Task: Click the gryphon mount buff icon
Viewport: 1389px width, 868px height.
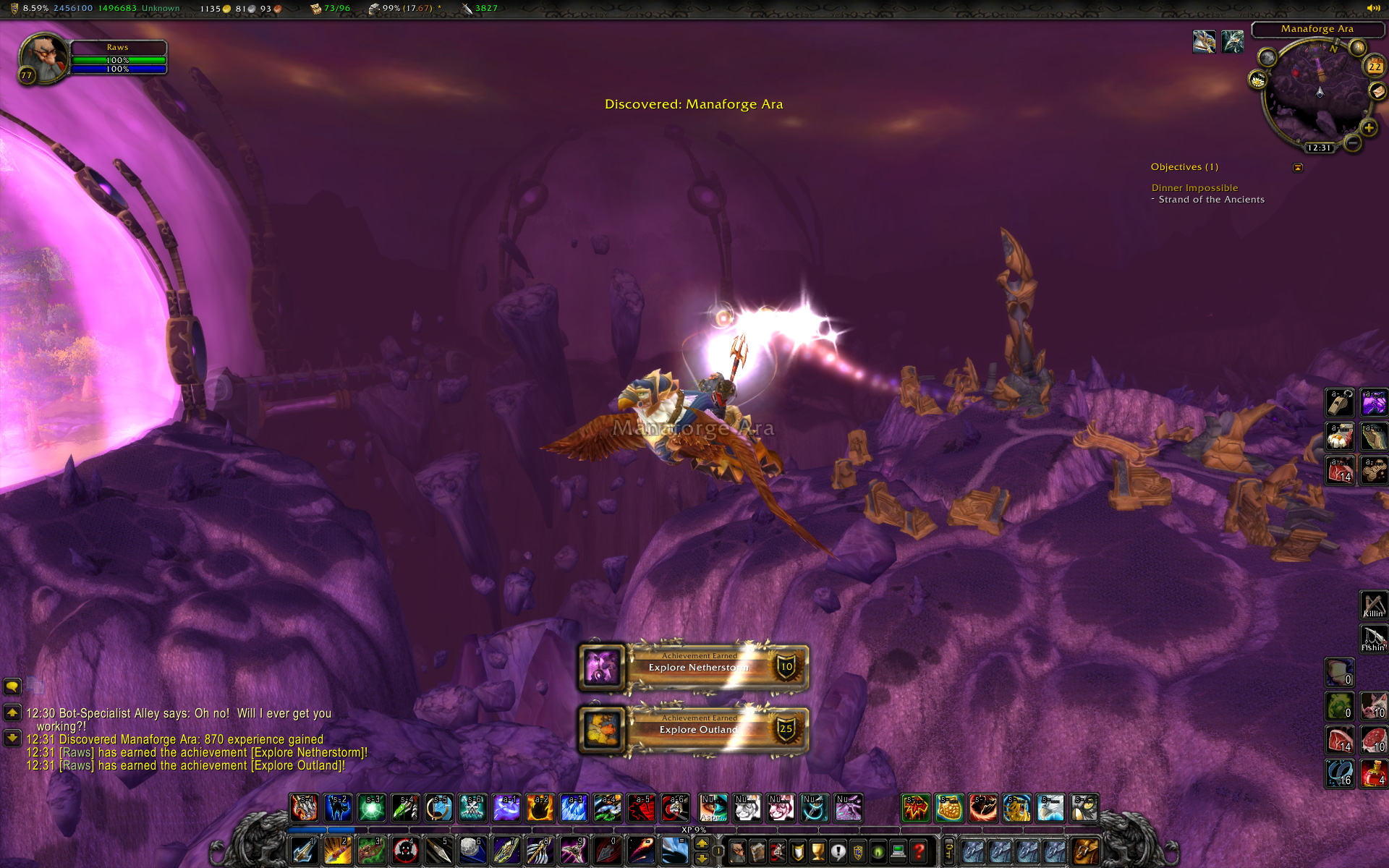Action: pyautogui.click(x=1204, y=42)
